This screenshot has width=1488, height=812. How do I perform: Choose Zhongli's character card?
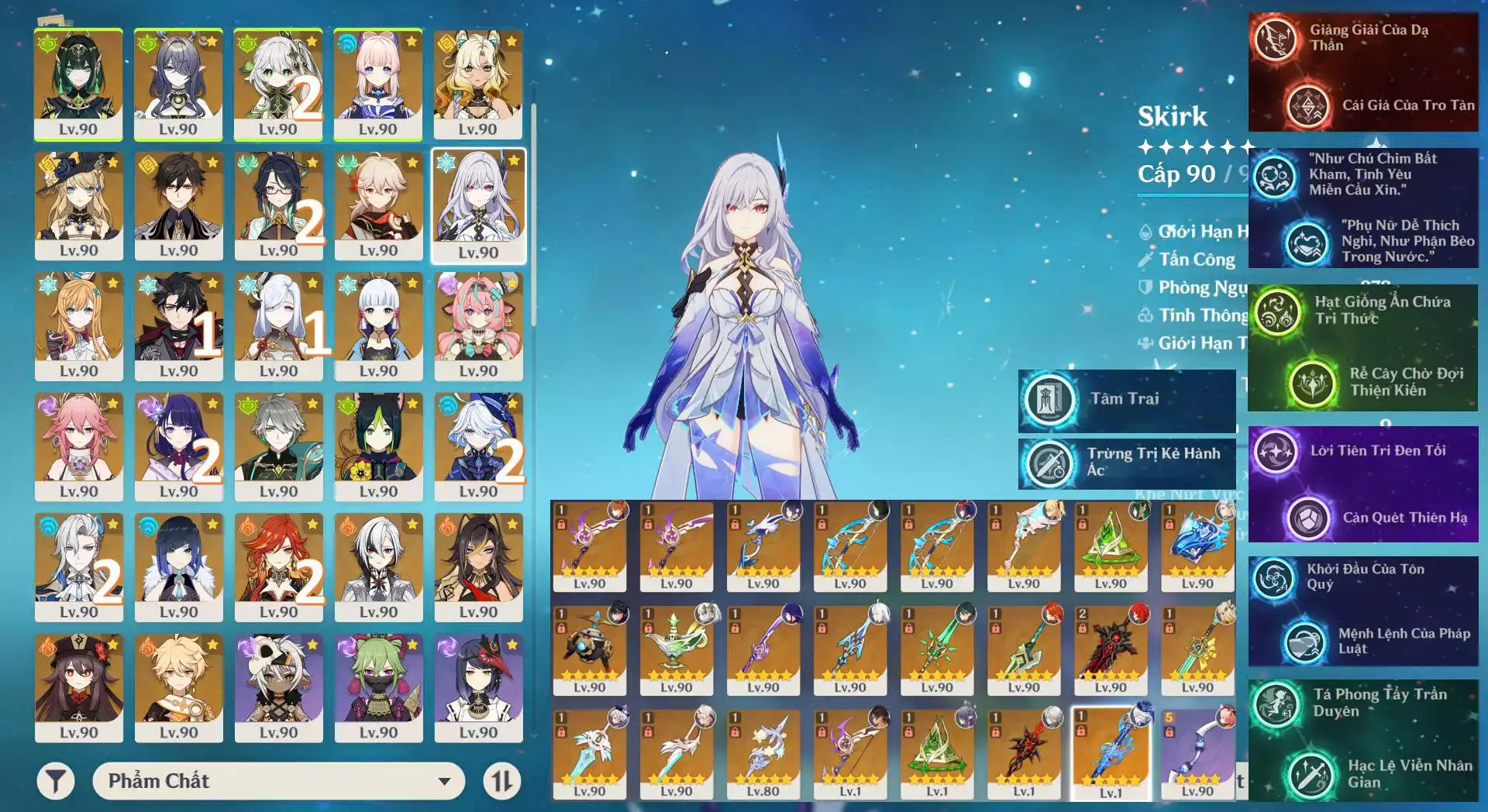(x=178, y=205)
